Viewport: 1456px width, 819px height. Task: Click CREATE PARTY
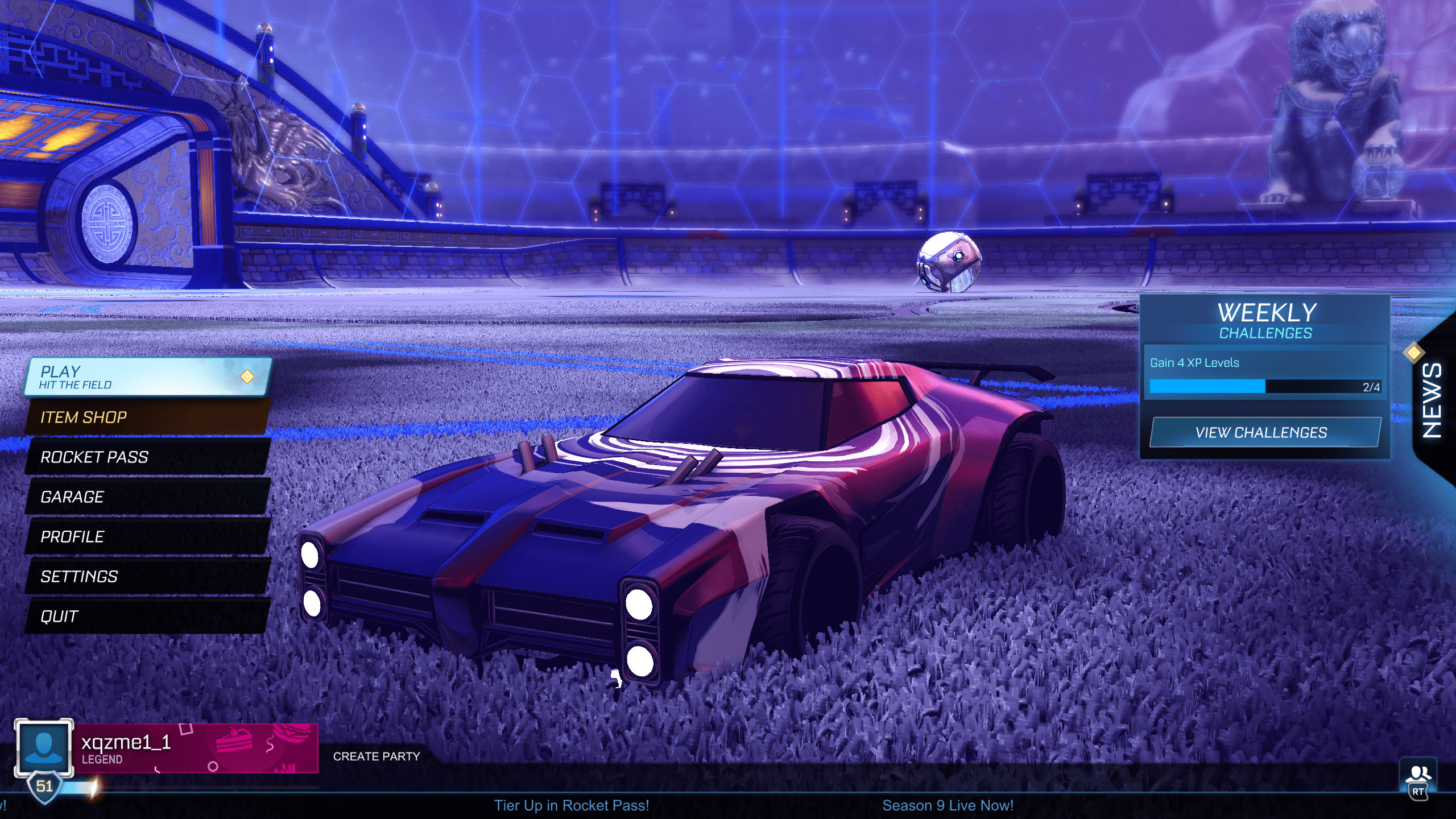(377, 756)
